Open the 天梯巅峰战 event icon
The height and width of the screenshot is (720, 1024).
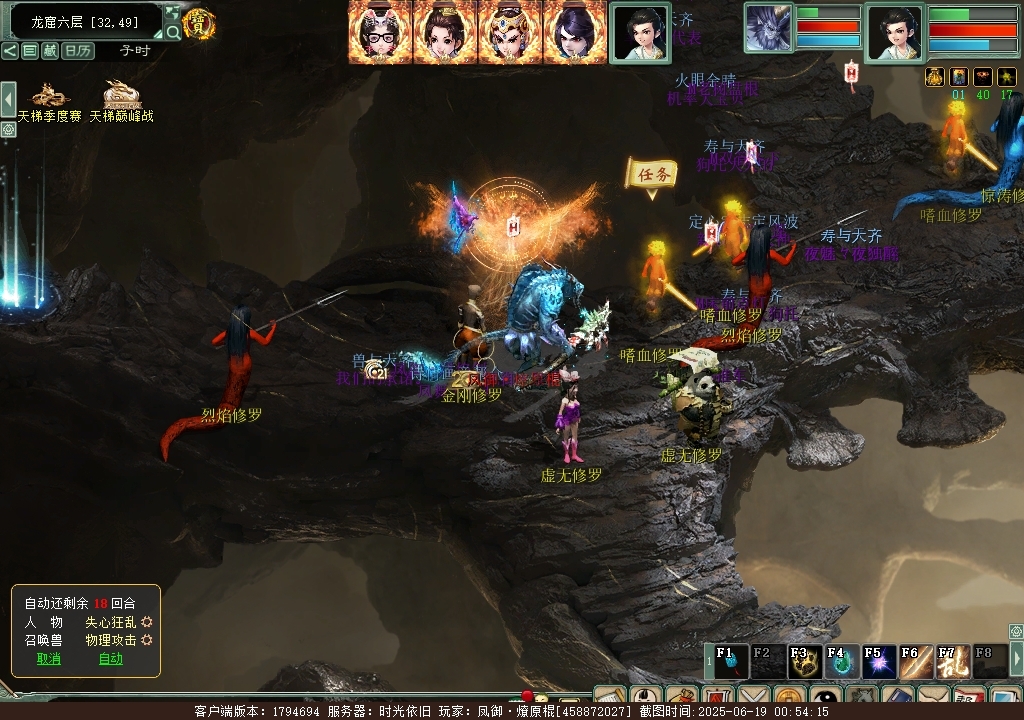click(x=122, y=98)
